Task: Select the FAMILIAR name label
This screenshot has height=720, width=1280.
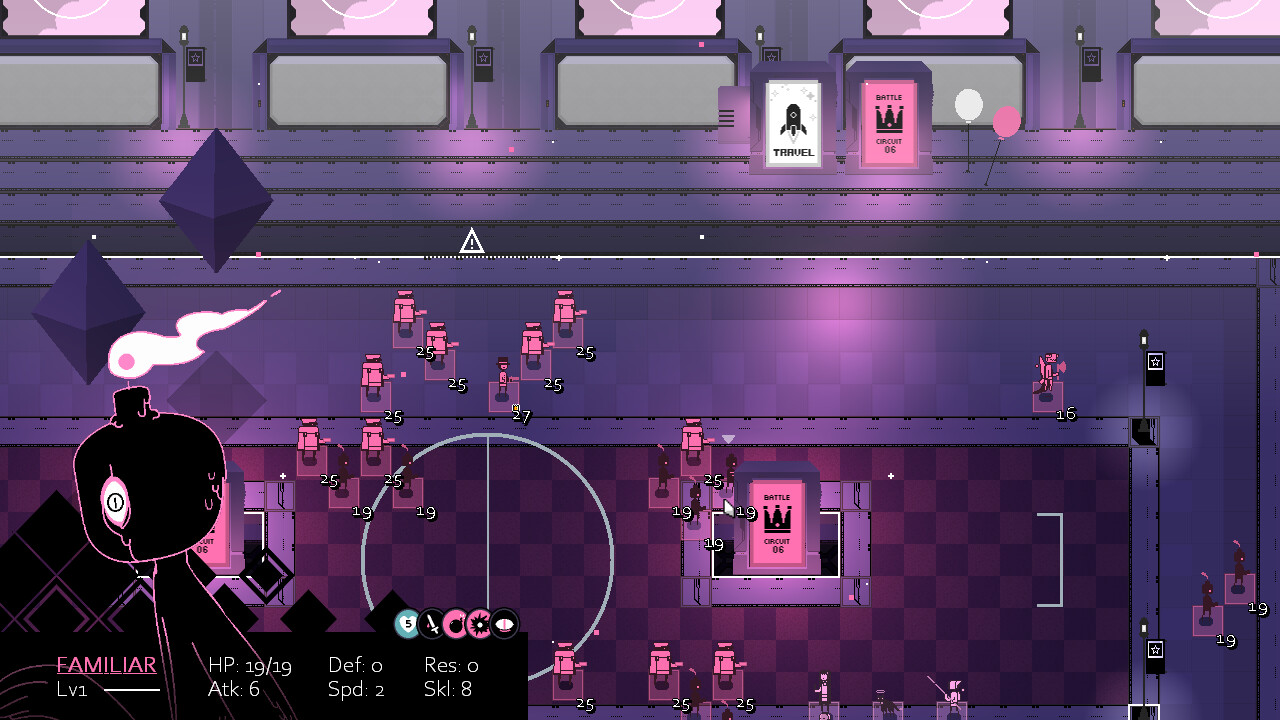Action: tap(106, 664)
